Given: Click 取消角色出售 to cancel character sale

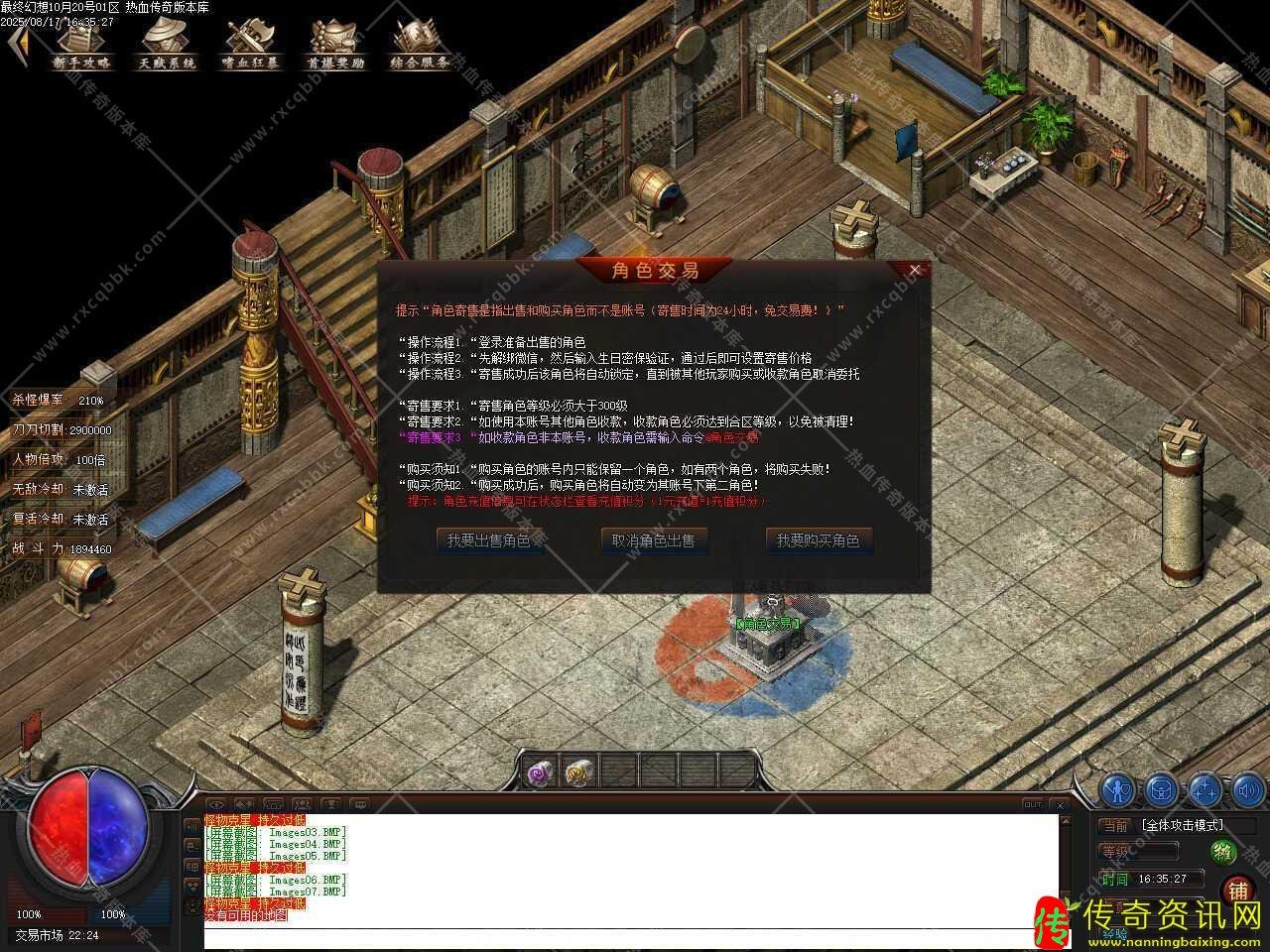Looking at the screenshot, I should (x=655, y=540).
